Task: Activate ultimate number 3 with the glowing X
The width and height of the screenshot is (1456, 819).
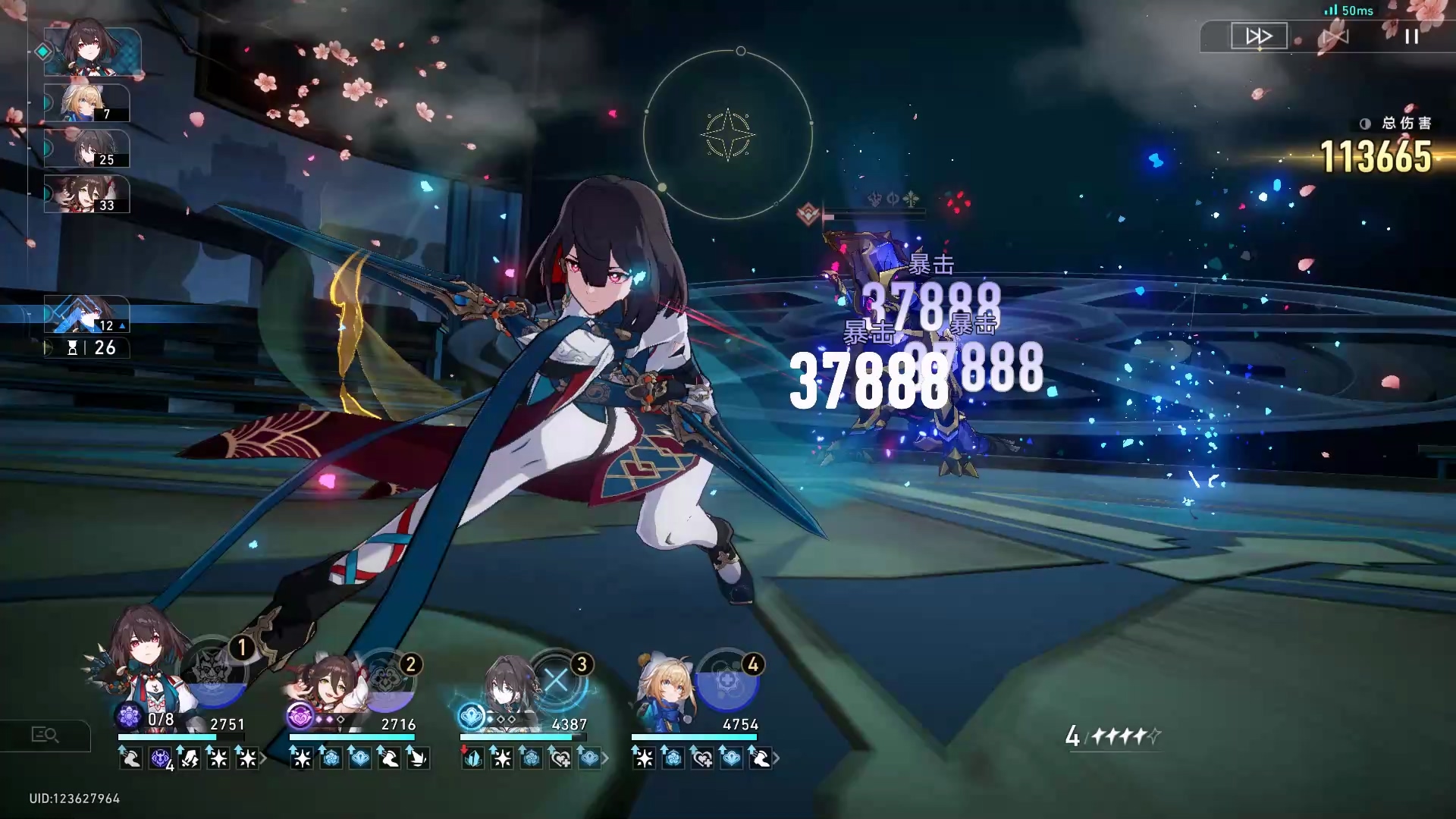Action: pyautogui.click(x=557, y=681)
